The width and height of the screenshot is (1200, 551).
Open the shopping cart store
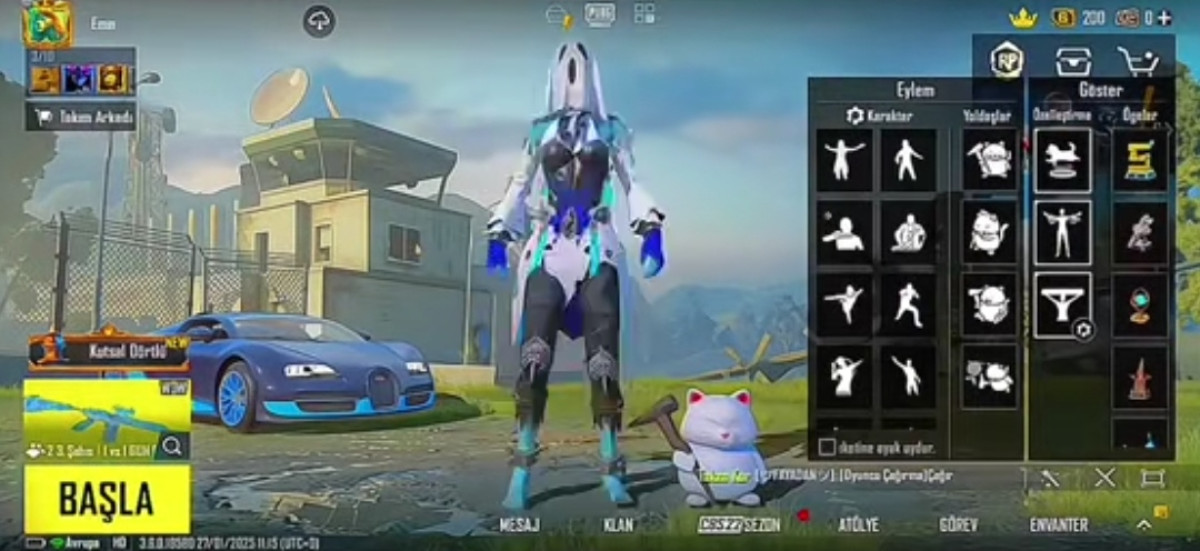(x=1137, y=61)
